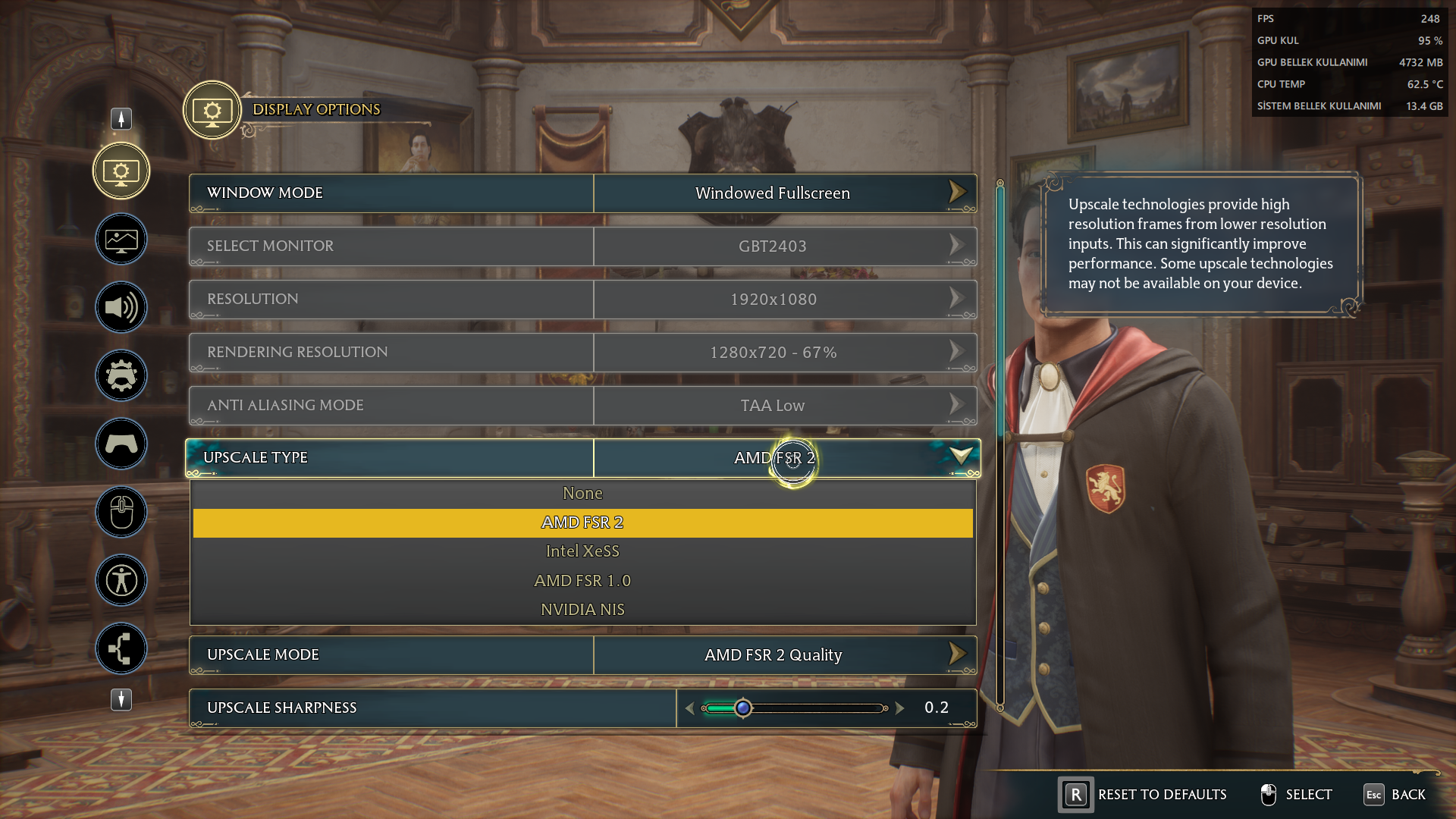Choose NVIDIA NIS upscaler
The width and height of the screenshot is (1456, 819).
tap(582, 610)
